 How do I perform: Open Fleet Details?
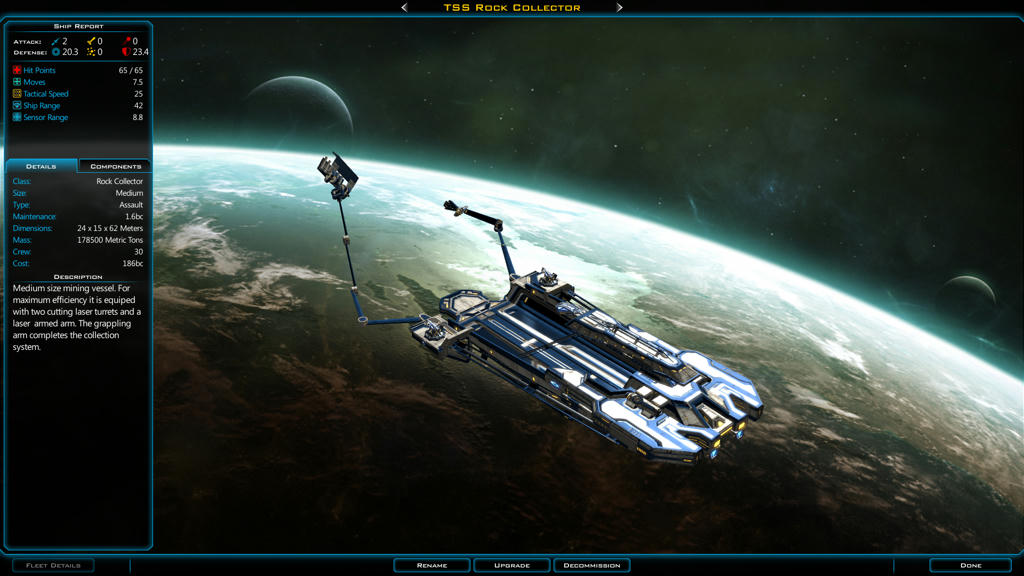tap(53, 565)
